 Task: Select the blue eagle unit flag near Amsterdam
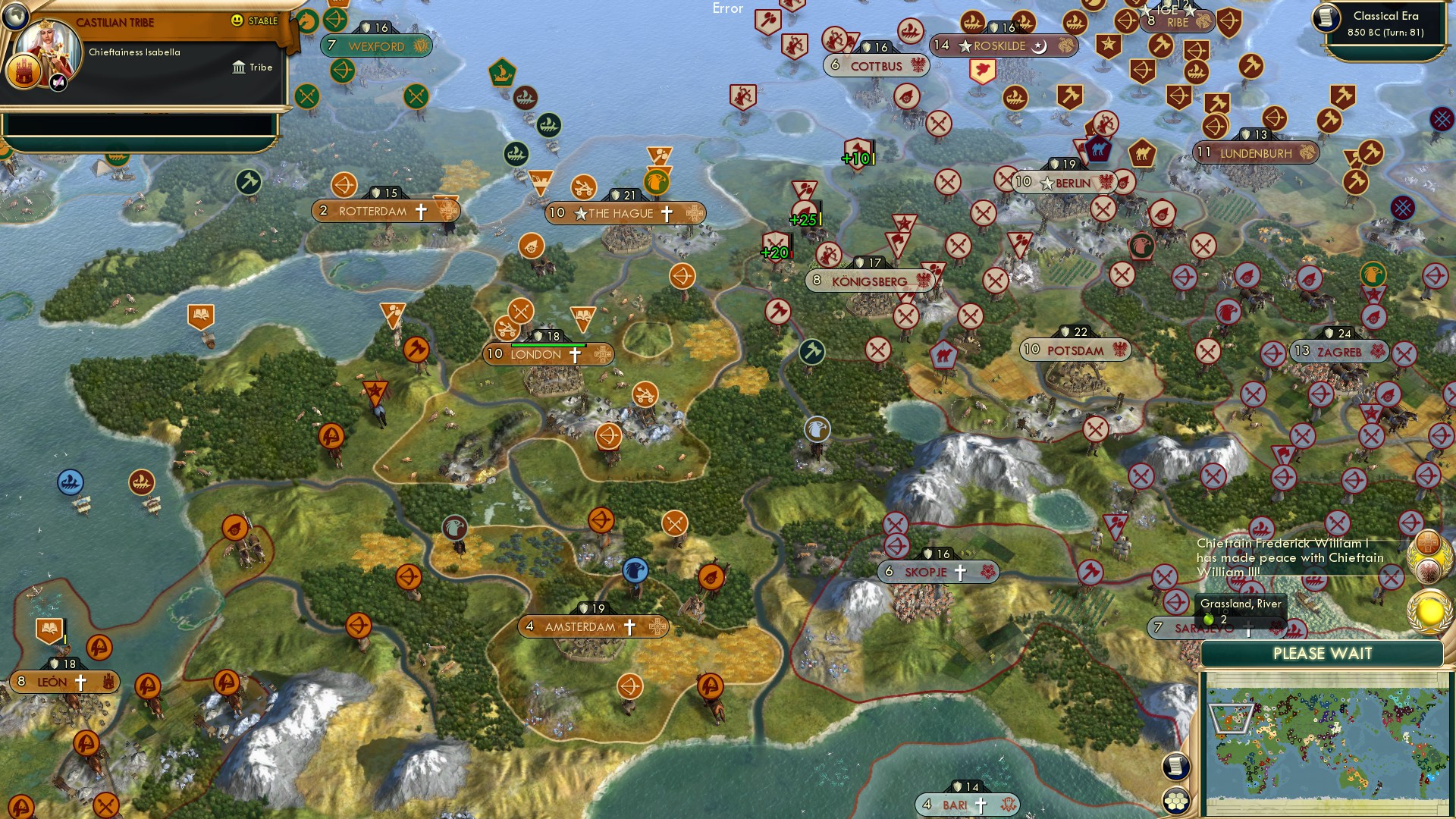[635, 570]
